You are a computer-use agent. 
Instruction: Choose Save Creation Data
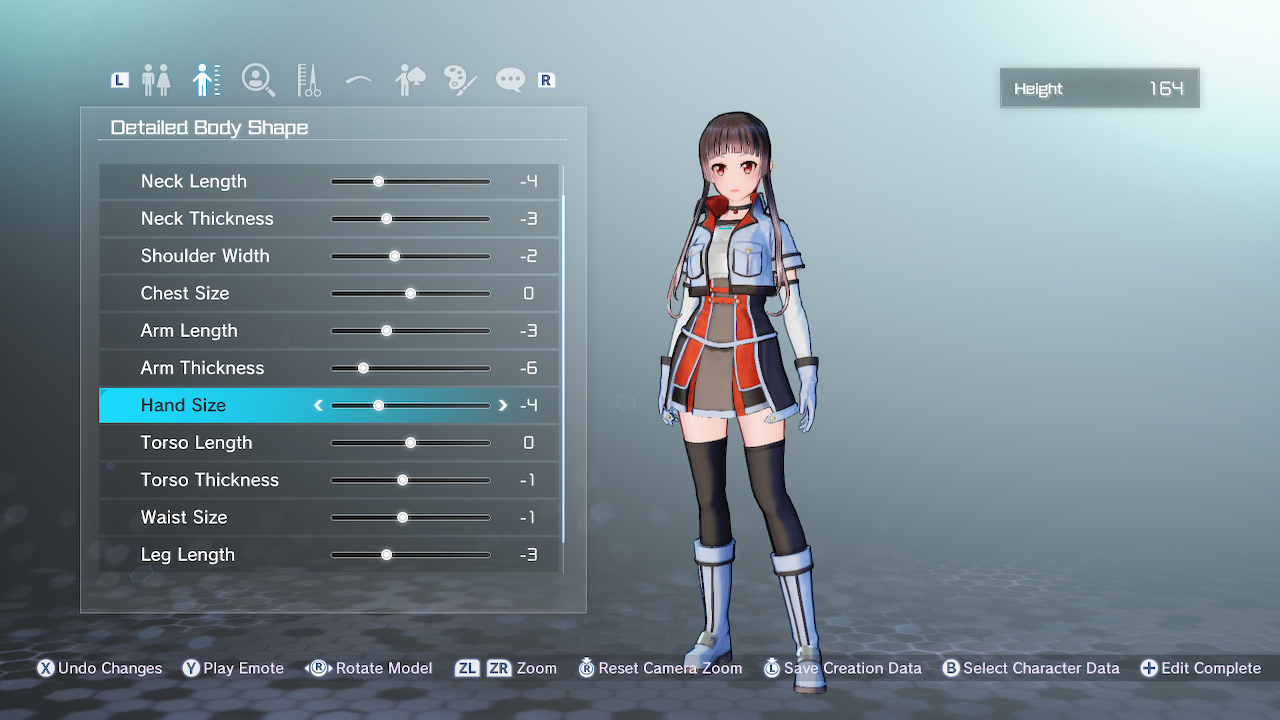coord(843,668)
